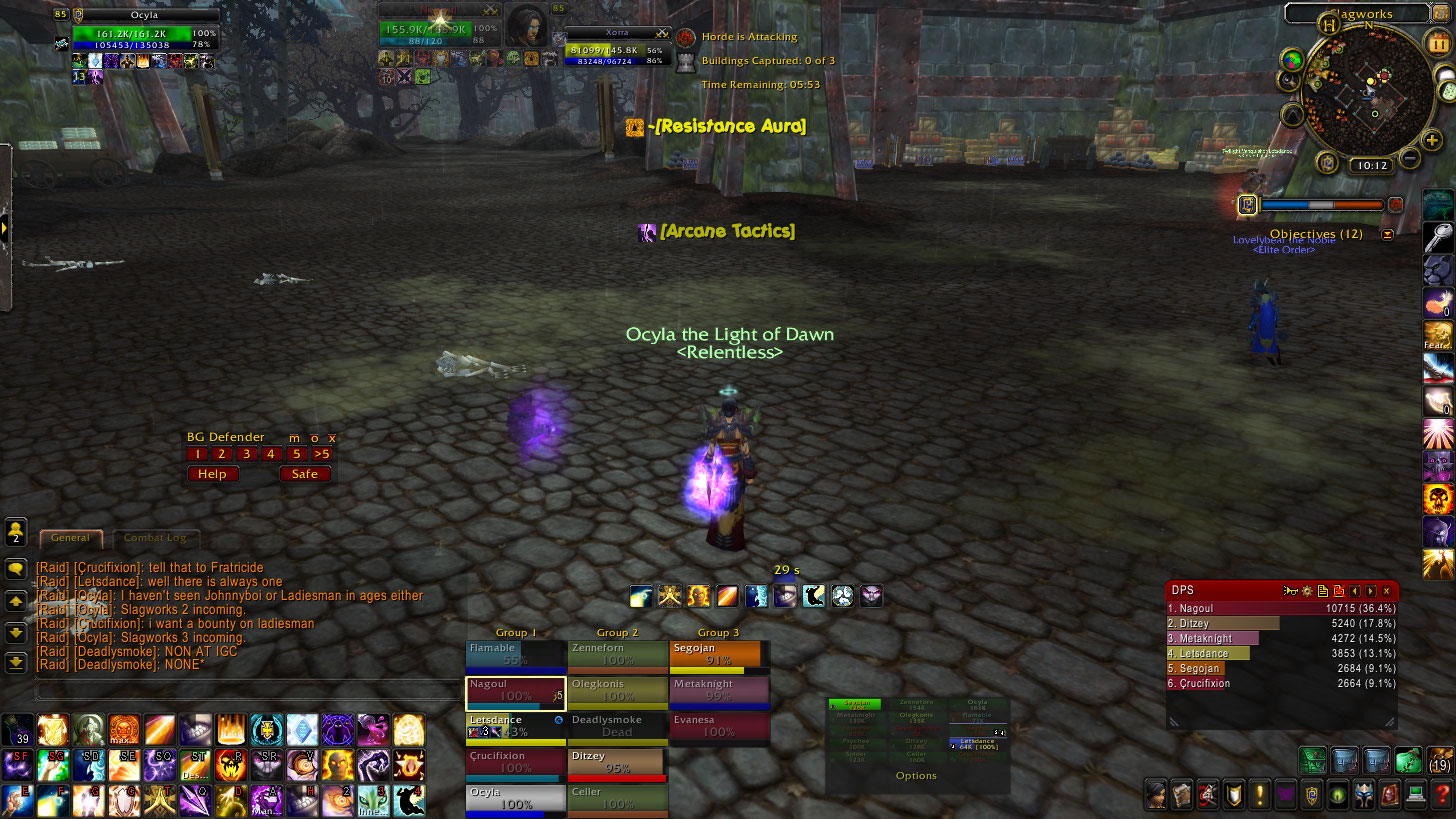Select Metaknight's row in the DPS meter
Image resolution: width=1456 pixels, height=819 pixels.
click(x=1282, y=638)
